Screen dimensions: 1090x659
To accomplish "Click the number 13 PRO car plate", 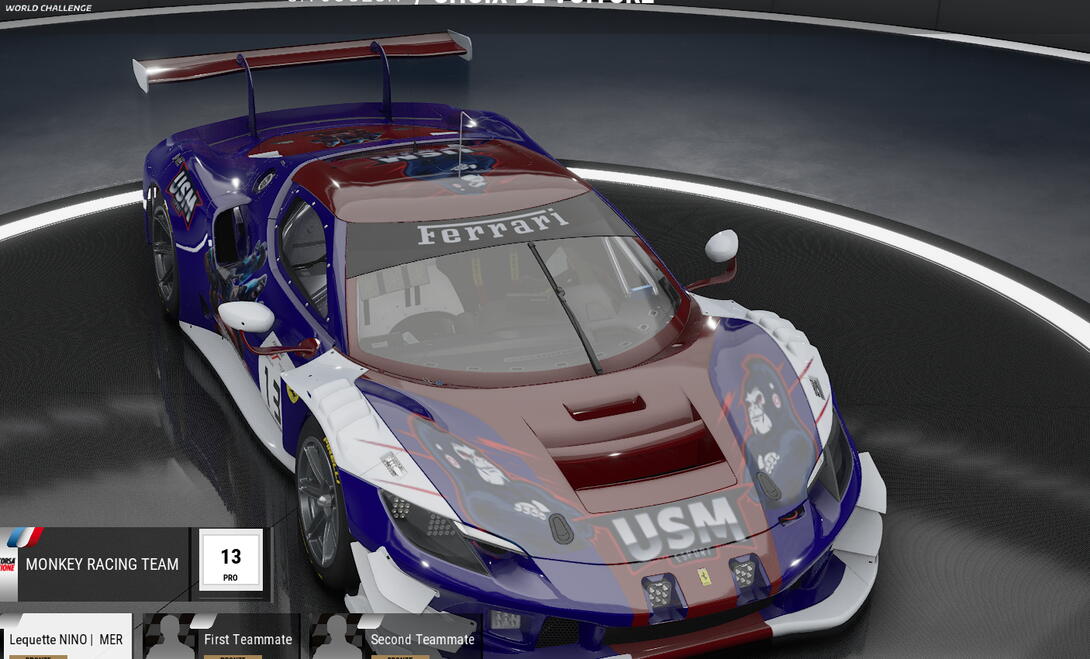I will pyautogui.click(x=231, y=562).
